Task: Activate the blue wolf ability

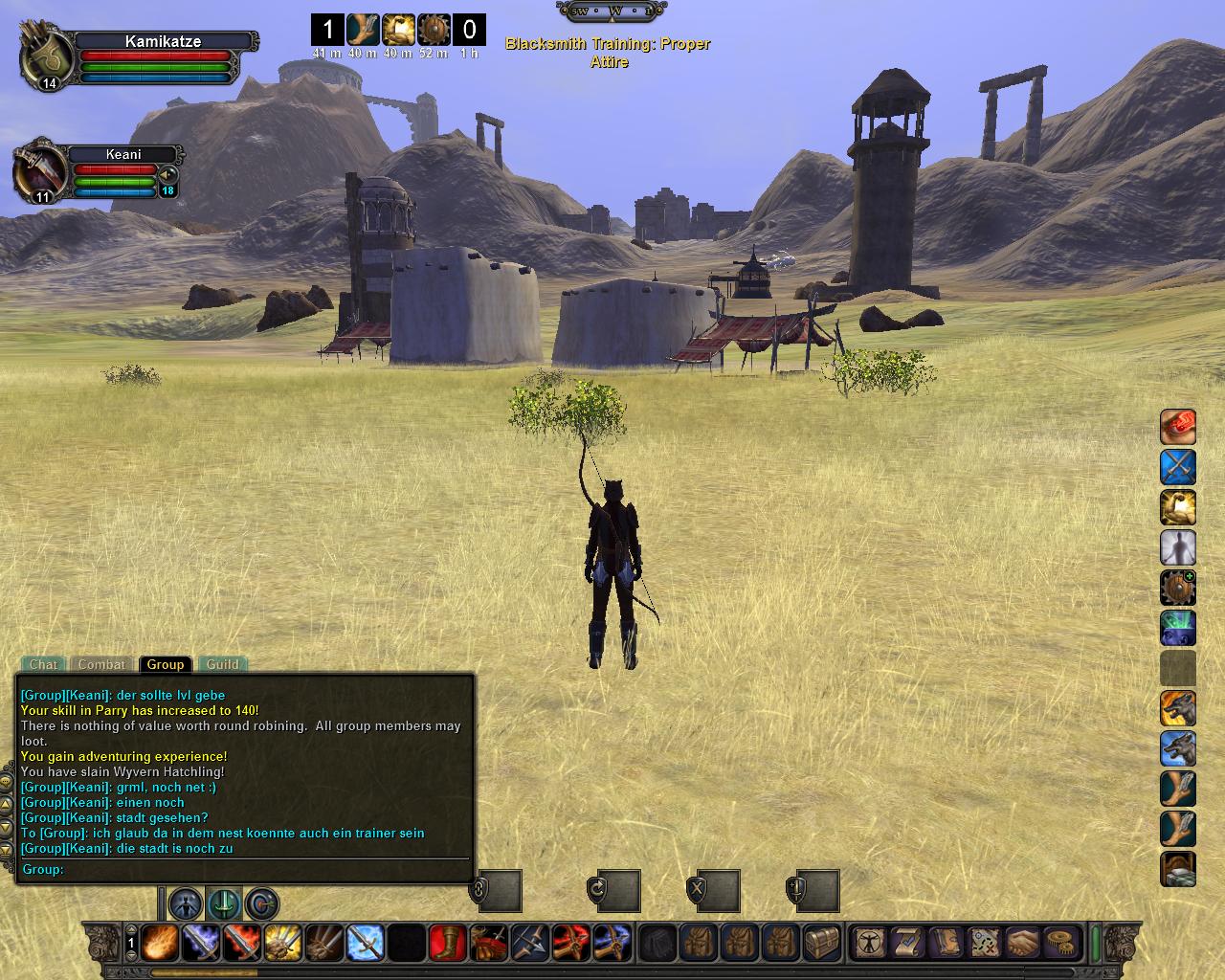Action: coord(1178,748)
